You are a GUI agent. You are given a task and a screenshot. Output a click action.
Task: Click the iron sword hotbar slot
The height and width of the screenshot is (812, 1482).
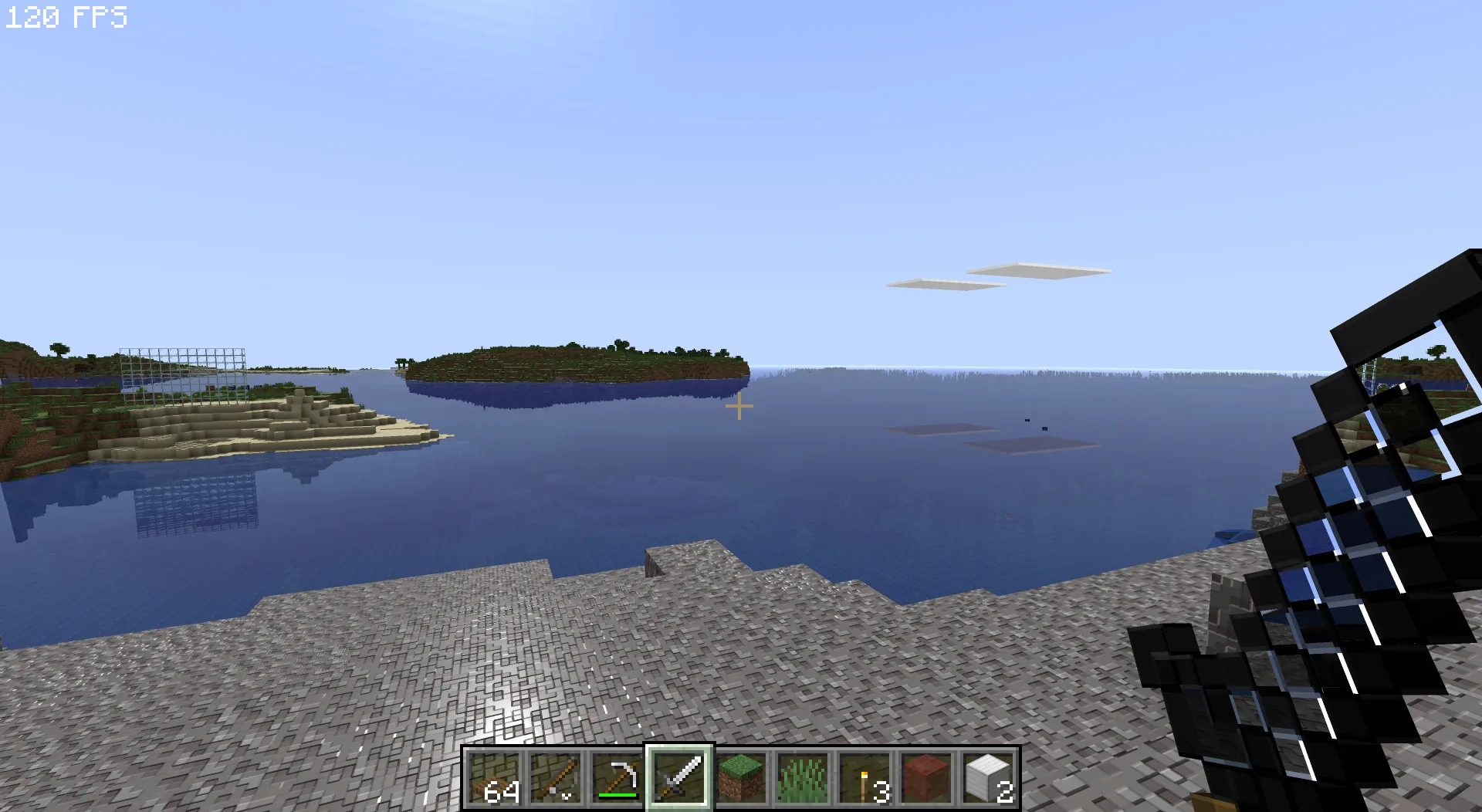point(679,778)
